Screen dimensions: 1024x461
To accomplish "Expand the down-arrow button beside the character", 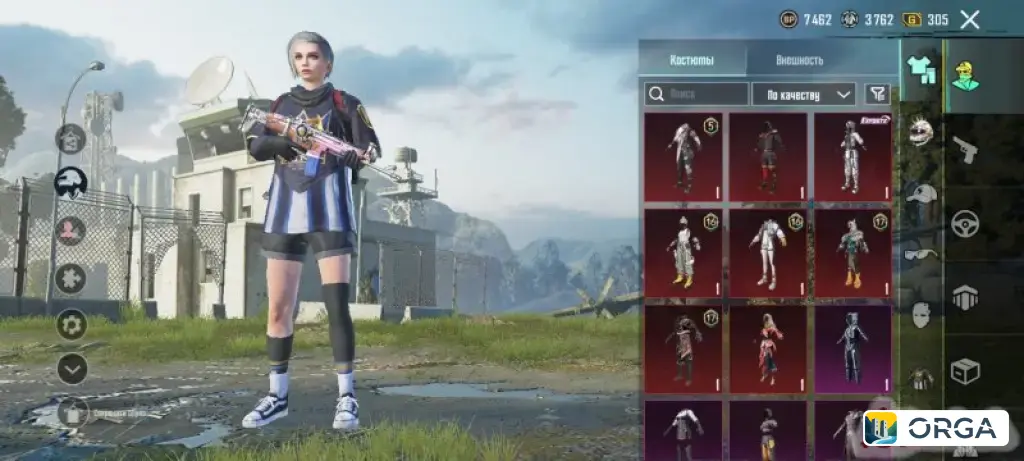I will [72, 369].
